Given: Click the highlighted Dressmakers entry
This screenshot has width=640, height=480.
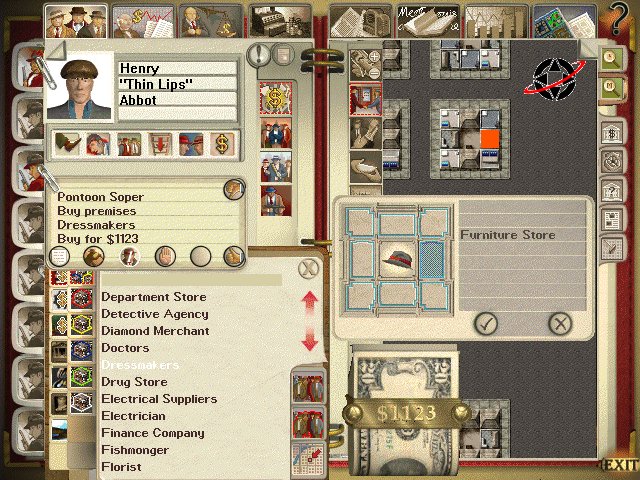Looking at the screenshot, I should (x=140, y=365).
